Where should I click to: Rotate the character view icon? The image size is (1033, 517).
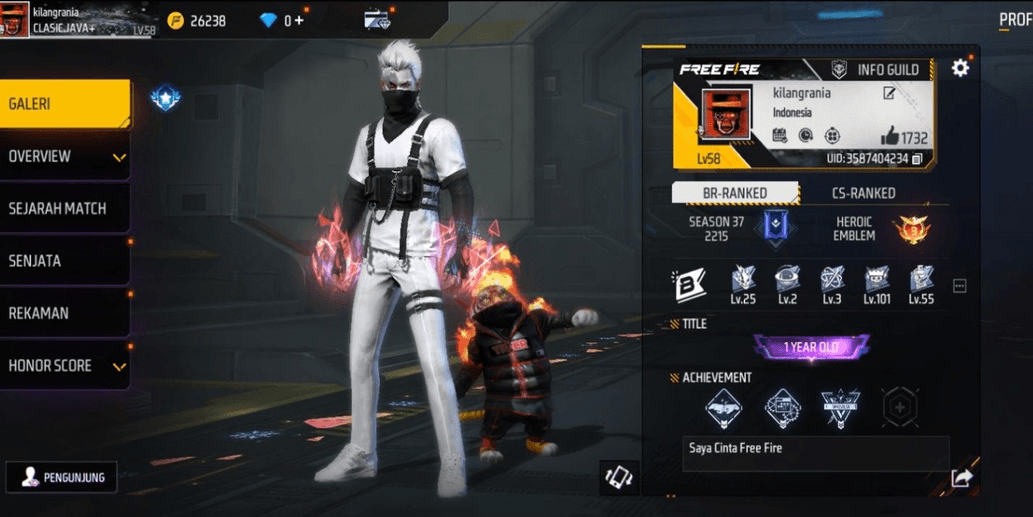point(618,477)
